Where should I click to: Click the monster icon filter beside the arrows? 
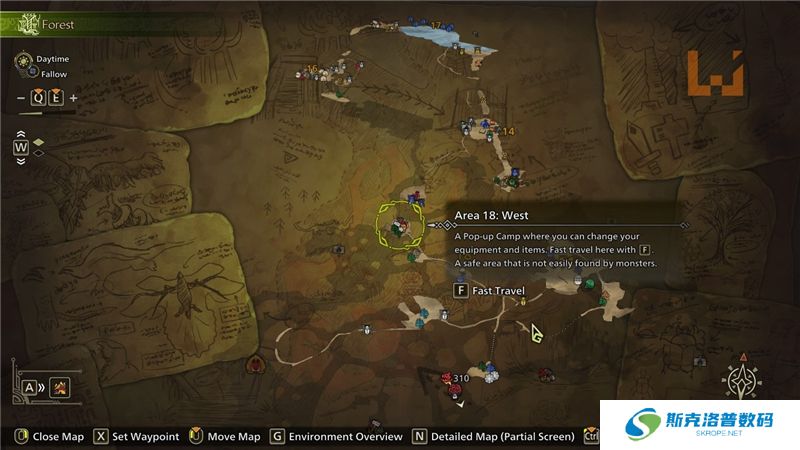60,387
